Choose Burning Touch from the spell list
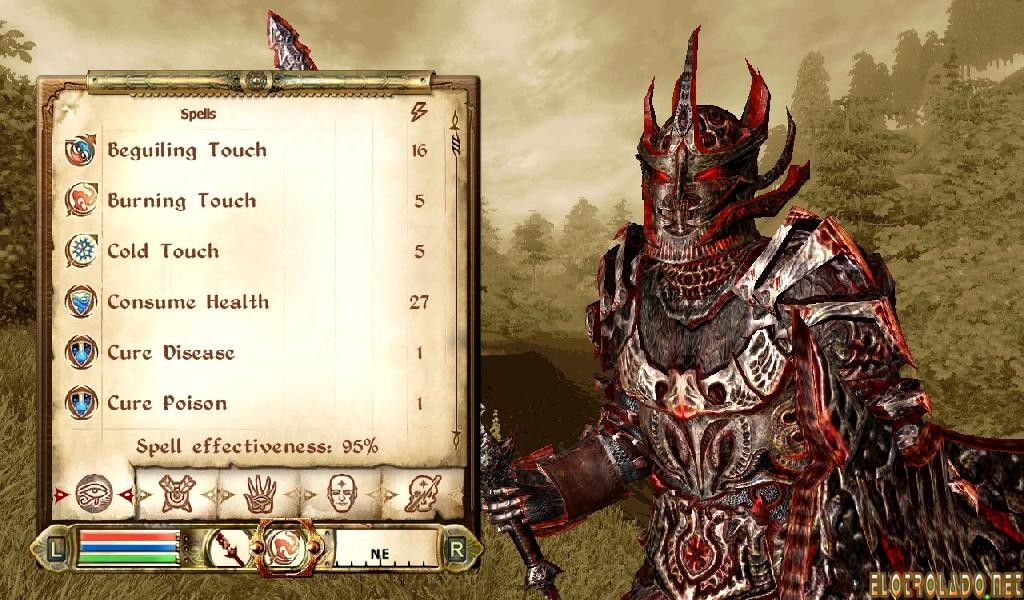The image size is (1024, 600). (x=181, y=201)
